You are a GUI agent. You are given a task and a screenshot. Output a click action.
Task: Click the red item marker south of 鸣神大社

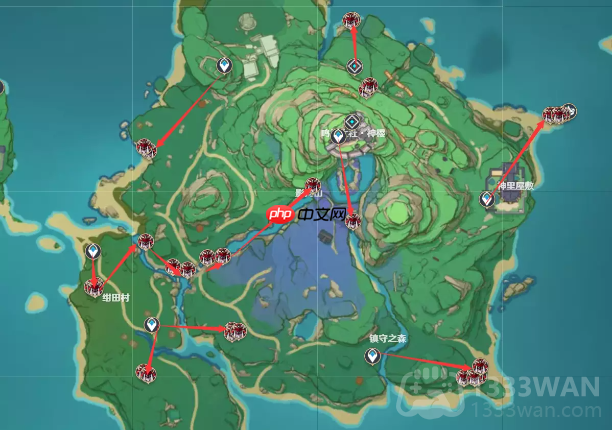pyautogui.click(x=352, y=222)
